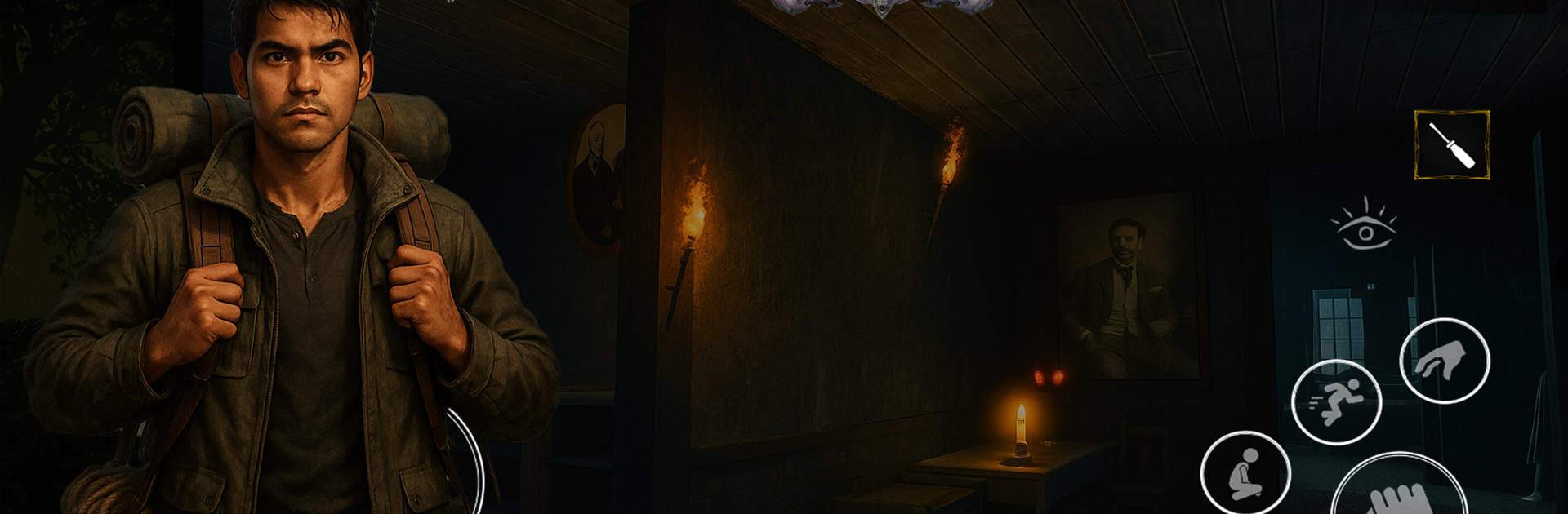Select the screwdriver inventory slot
The height and width of the screenshot is (514, 1568).
tap(1451, 145)
